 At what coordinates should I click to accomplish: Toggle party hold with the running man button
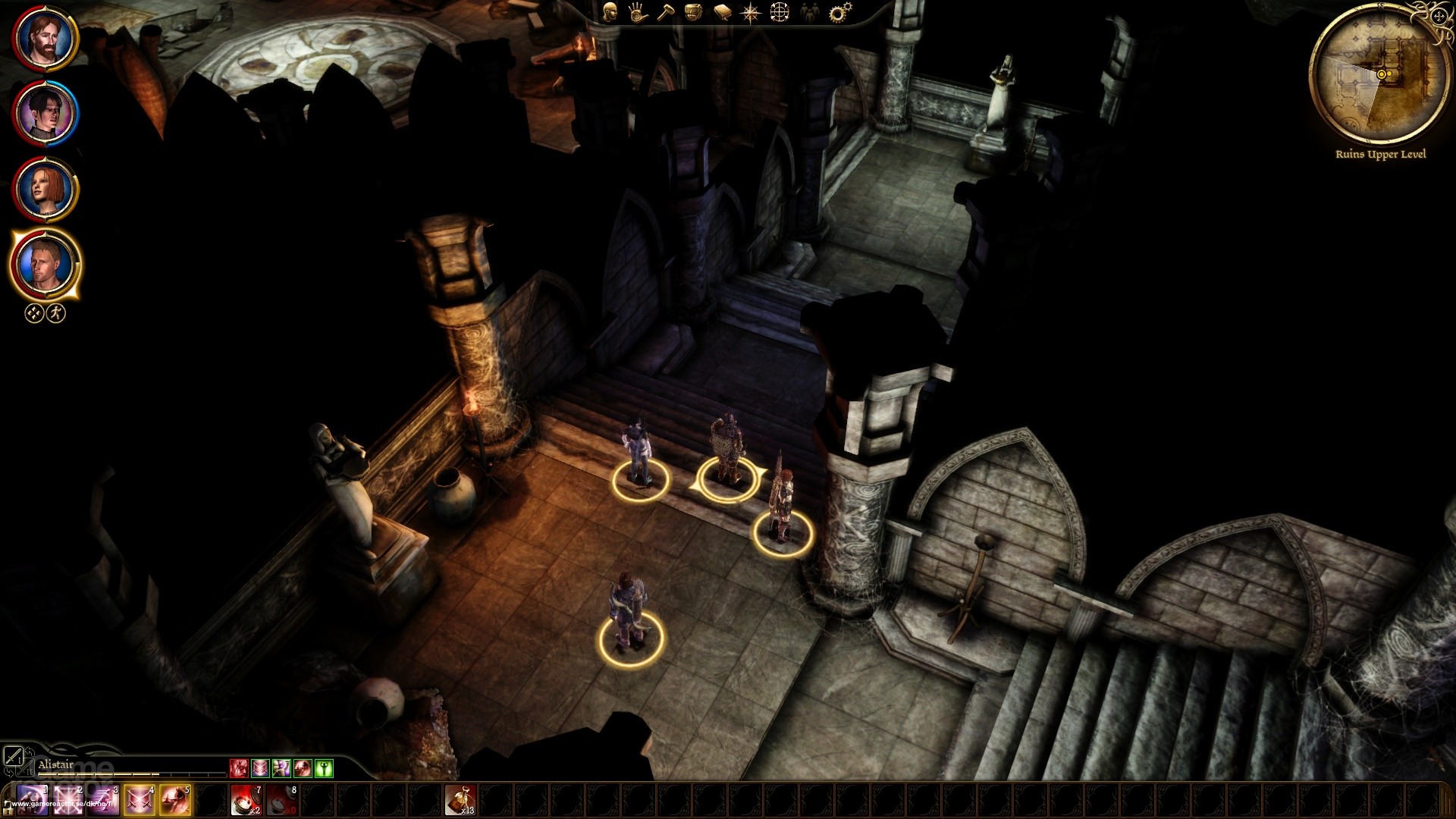point(56,313)
